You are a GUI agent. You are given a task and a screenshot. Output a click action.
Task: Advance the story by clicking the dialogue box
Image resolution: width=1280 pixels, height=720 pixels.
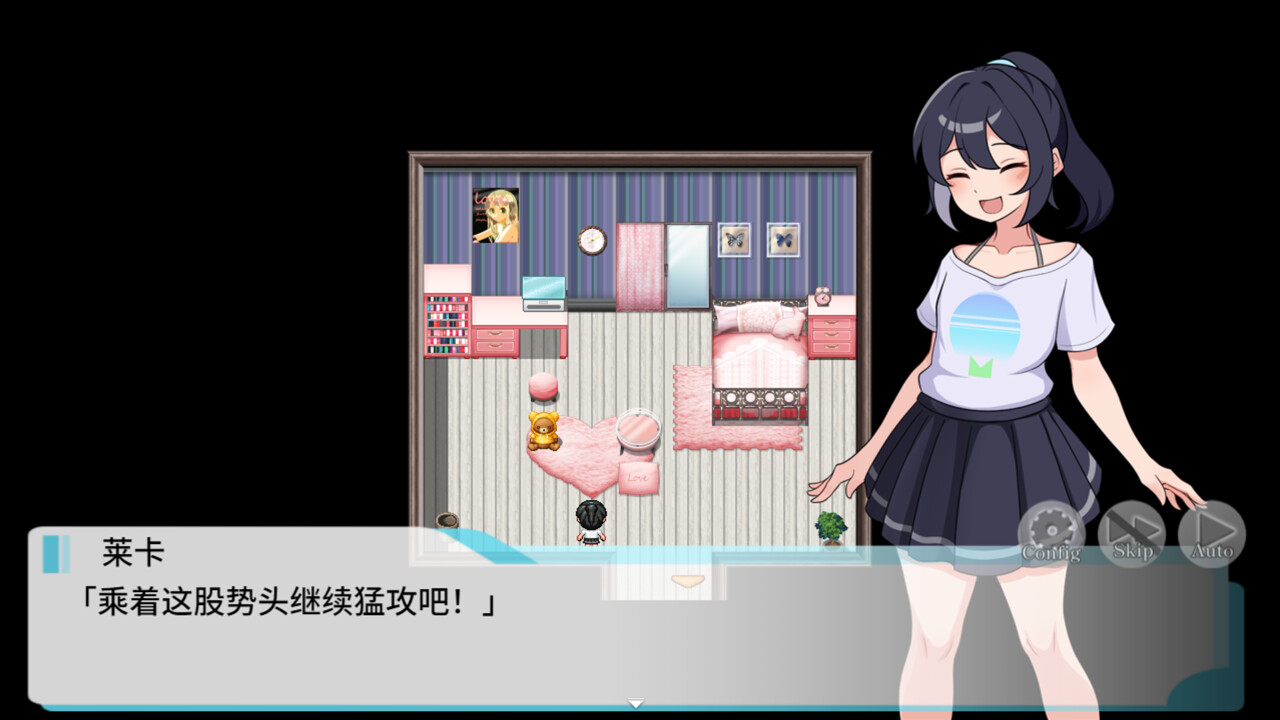click(400, 640)
